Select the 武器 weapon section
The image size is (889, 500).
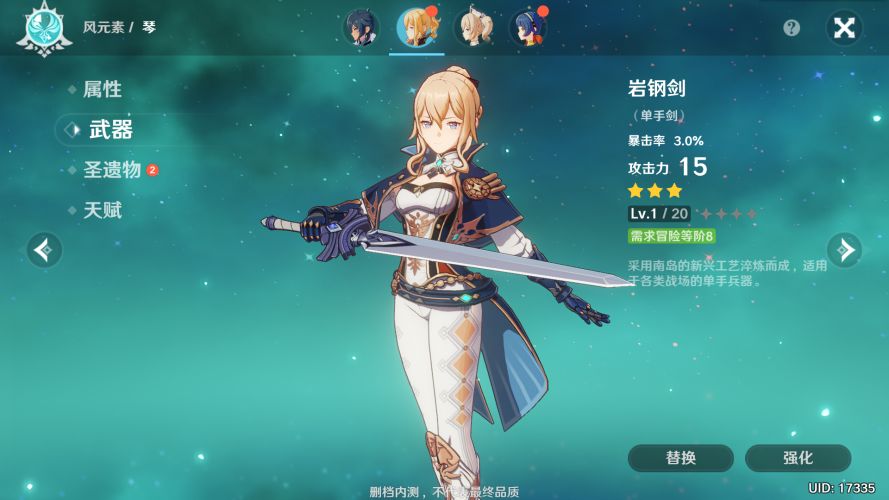tap(110, 129)
